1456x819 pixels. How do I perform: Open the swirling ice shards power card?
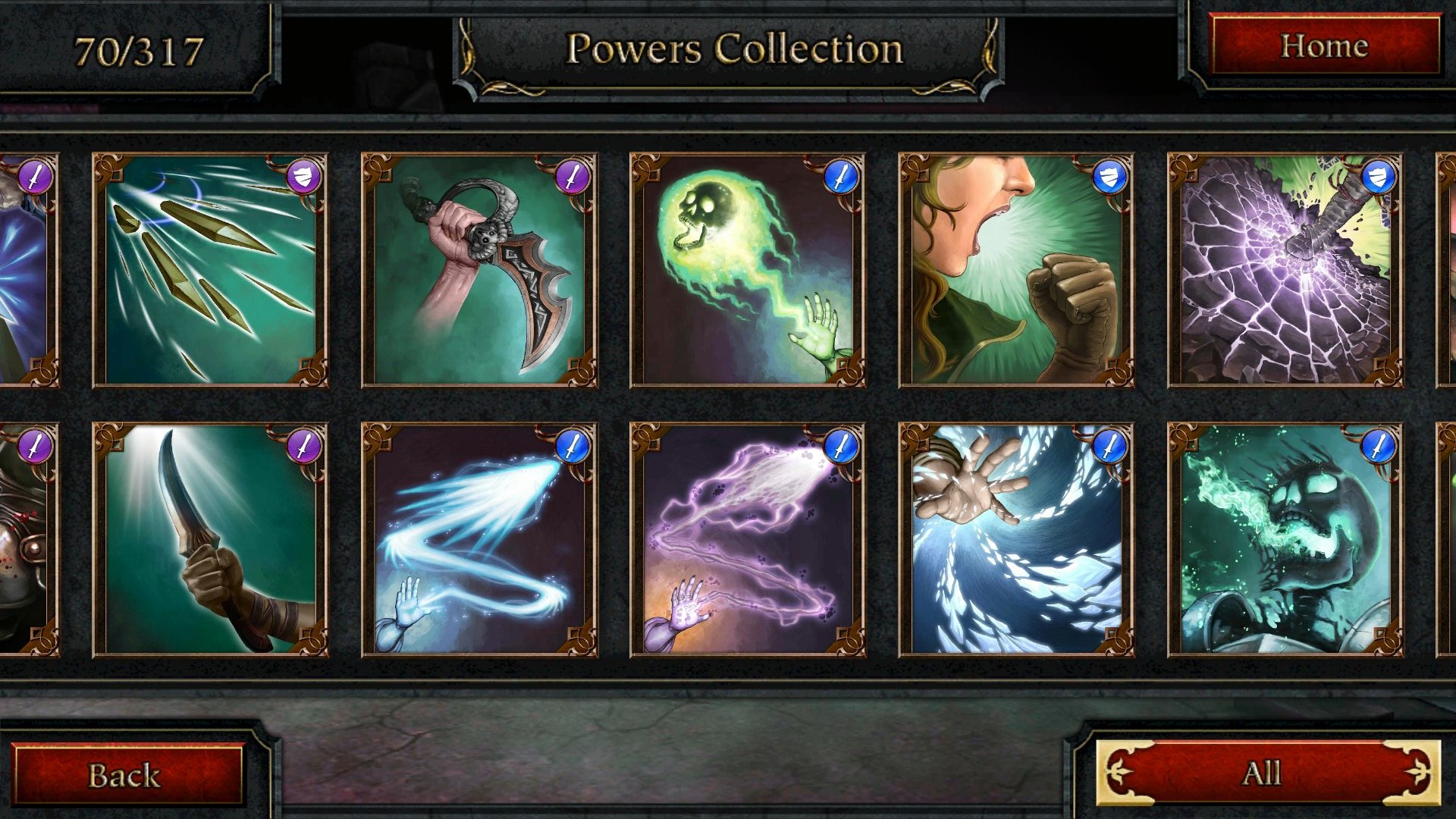[x=1016, y=540]
